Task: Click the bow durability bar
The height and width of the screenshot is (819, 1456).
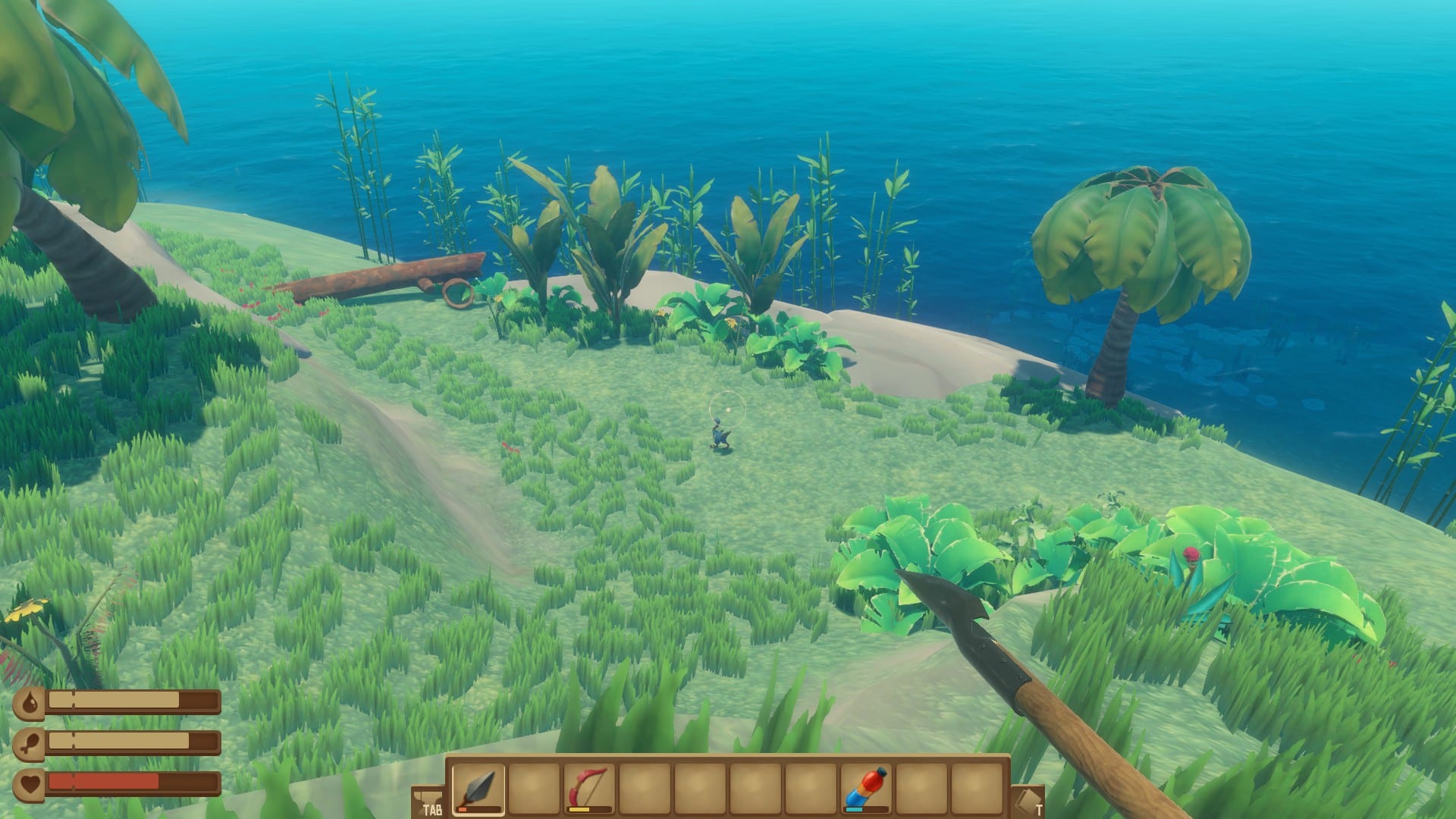Action: [582, 811]
